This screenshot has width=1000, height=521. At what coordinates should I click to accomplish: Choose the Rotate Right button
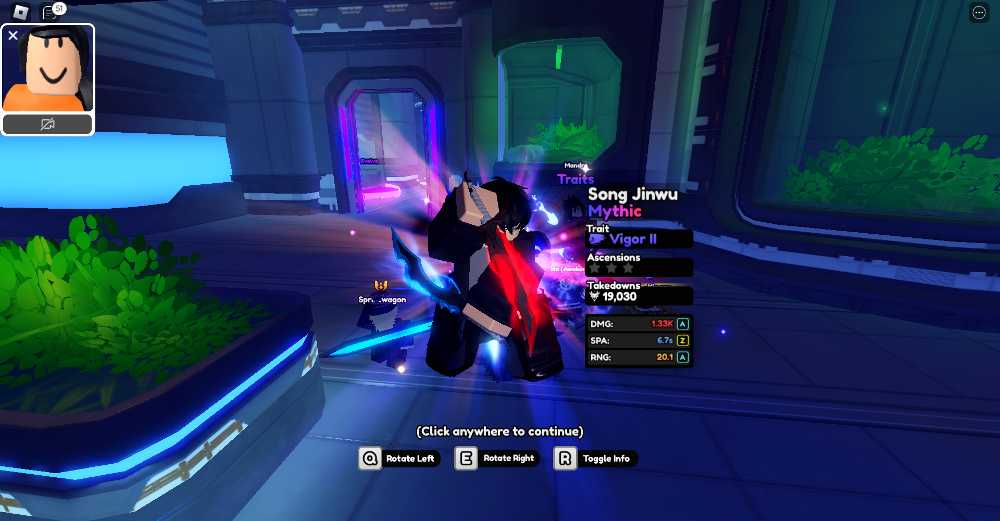click(497, 458)
